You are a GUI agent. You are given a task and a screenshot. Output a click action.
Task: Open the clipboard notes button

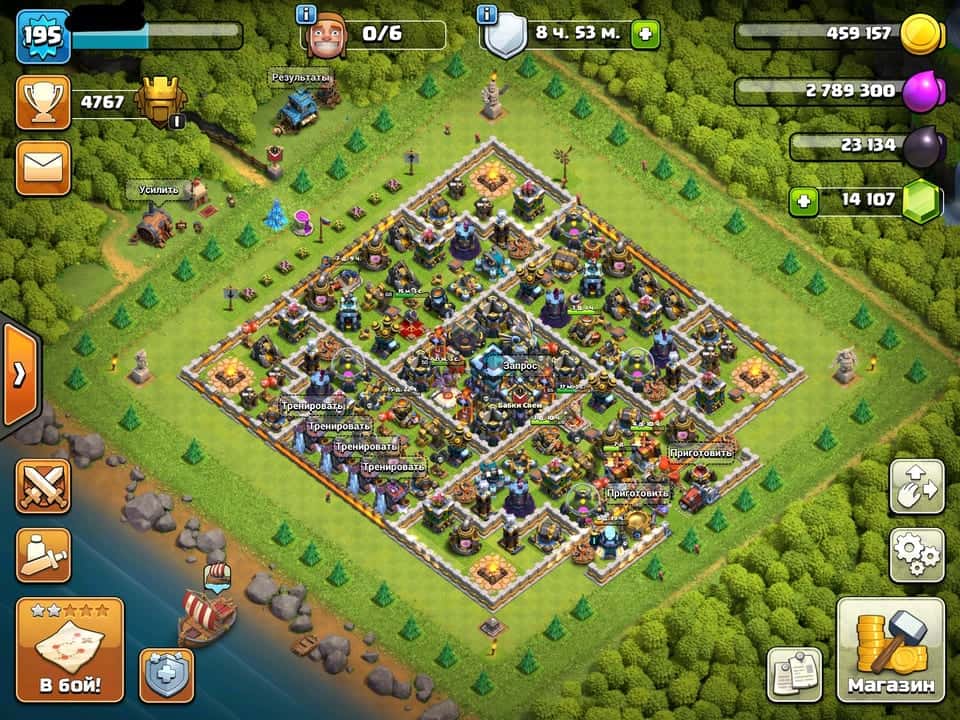pyautogui.click(x=795, y=674)
